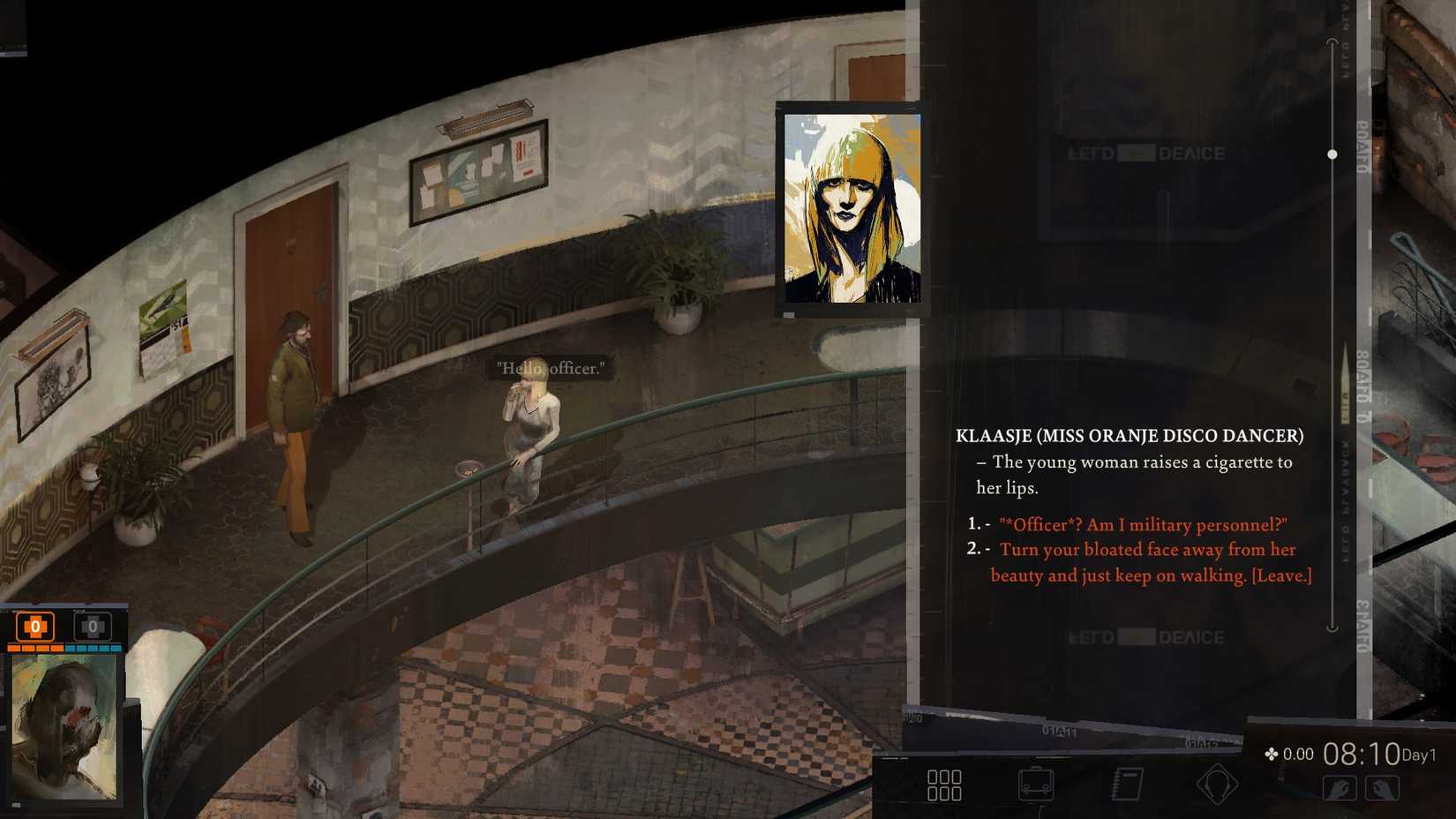
Task: Choose the '*Officer*? Am I military personnel?' option
Action: (1143, 524)
